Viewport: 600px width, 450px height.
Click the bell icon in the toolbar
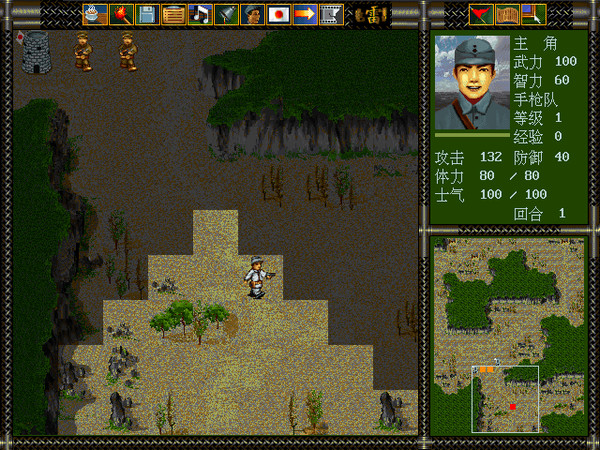click(226, 14)
